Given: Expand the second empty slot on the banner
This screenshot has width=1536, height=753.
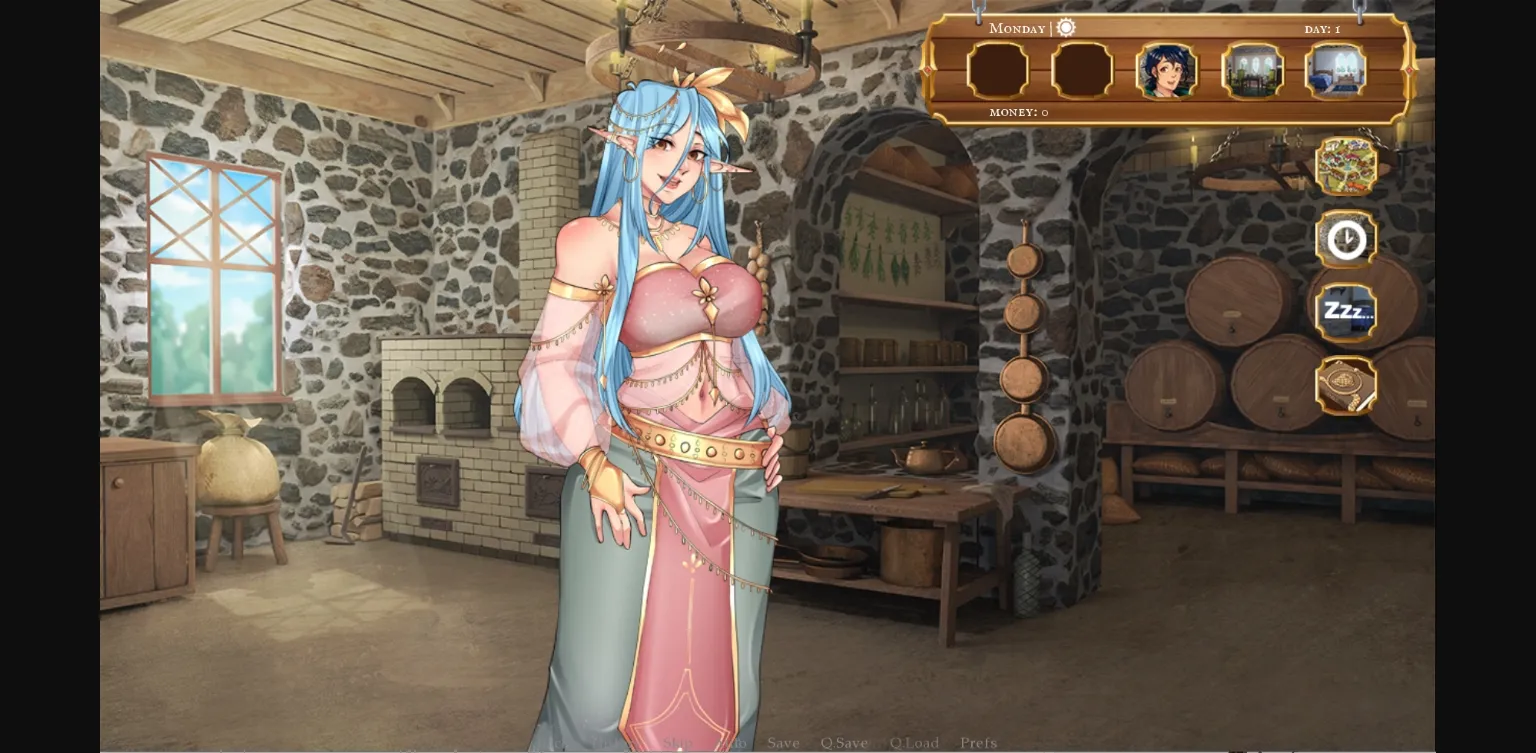Looking at the screenshot, I should (x=1083, y=71).
